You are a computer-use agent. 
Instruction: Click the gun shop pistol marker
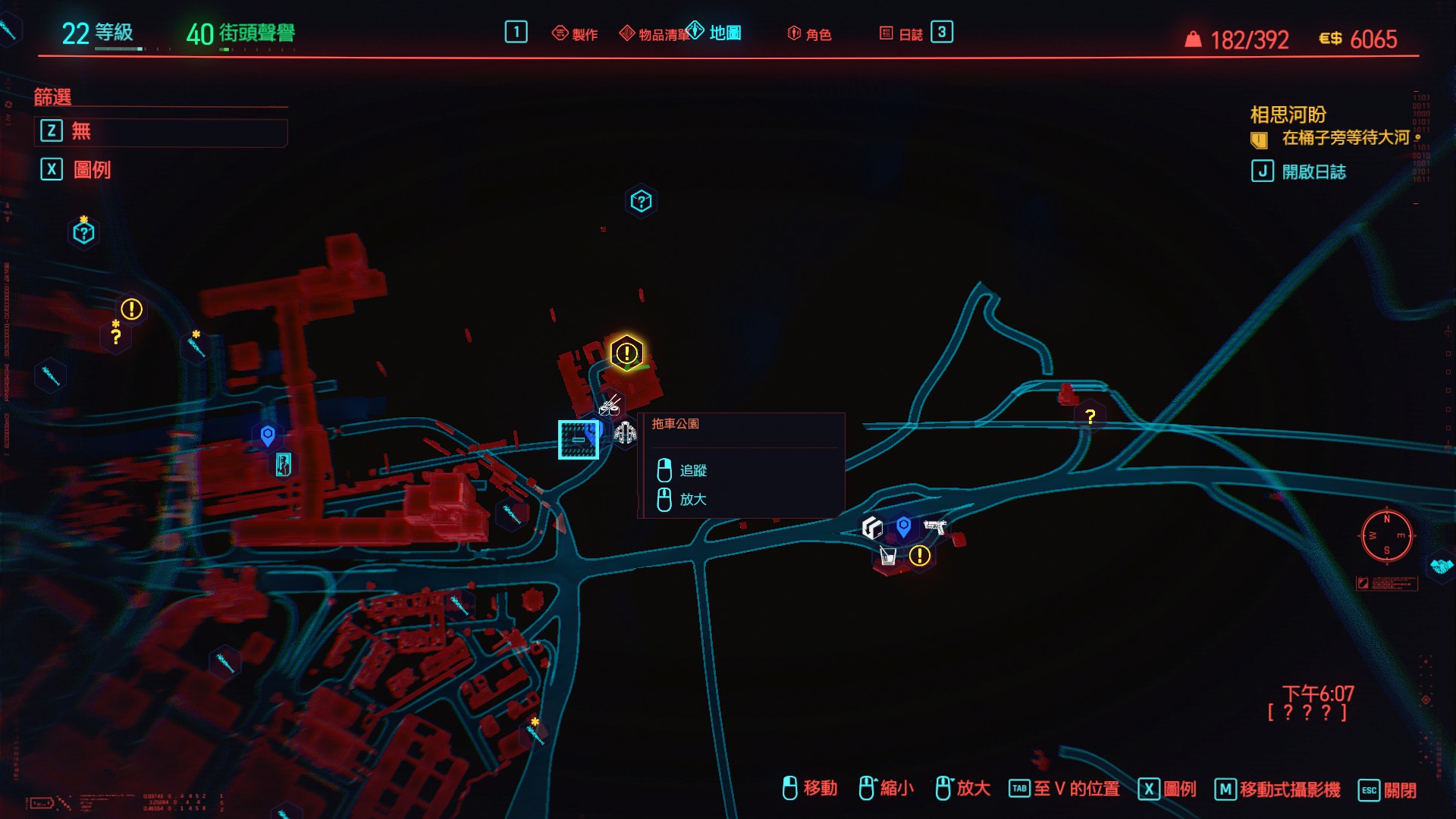pos(935,526)
